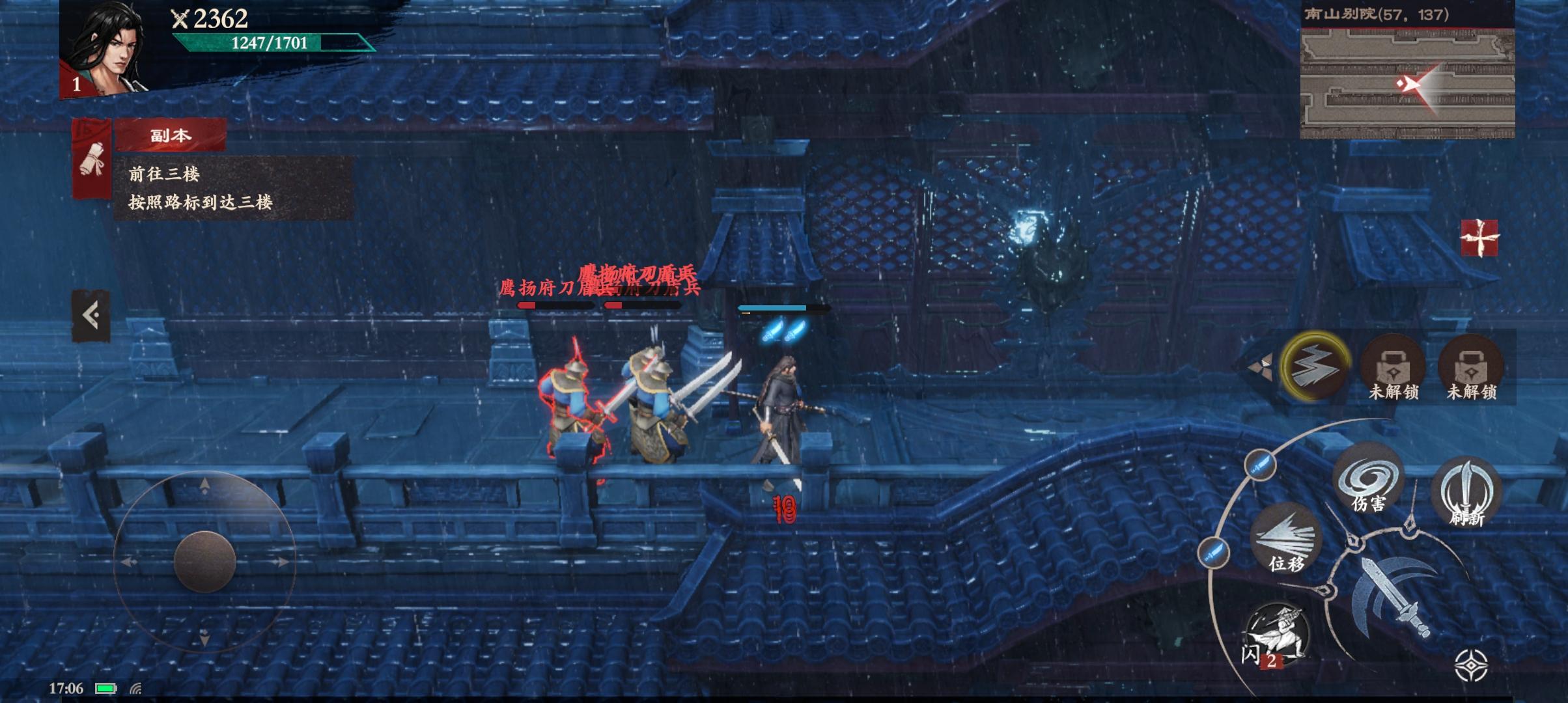The image size is (1568, 703).
Task: Click the red crossed-swords icon
Action: point(1479,238)
